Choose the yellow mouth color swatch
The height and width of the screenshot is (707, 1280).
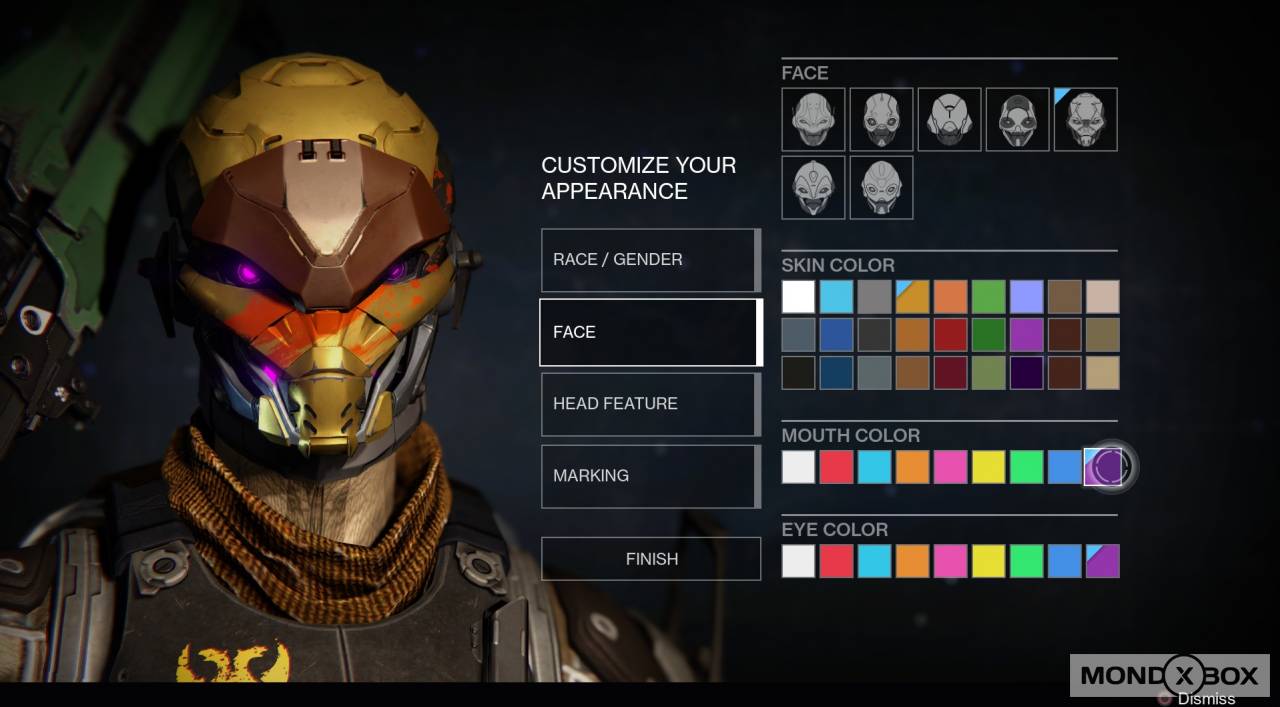point(988,467)
